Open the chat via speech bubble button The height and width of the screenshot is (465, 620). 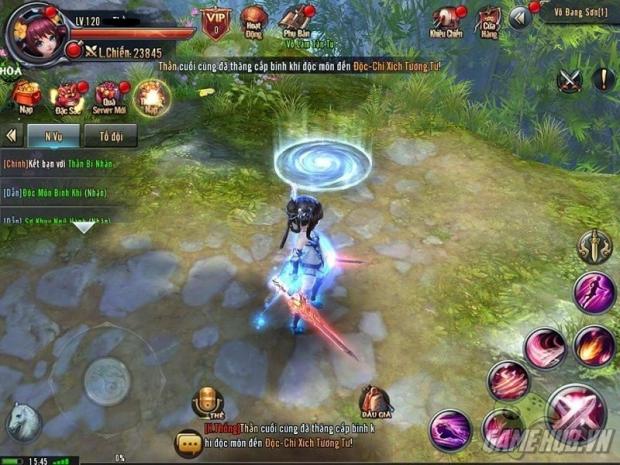click(x=188, y=444)
